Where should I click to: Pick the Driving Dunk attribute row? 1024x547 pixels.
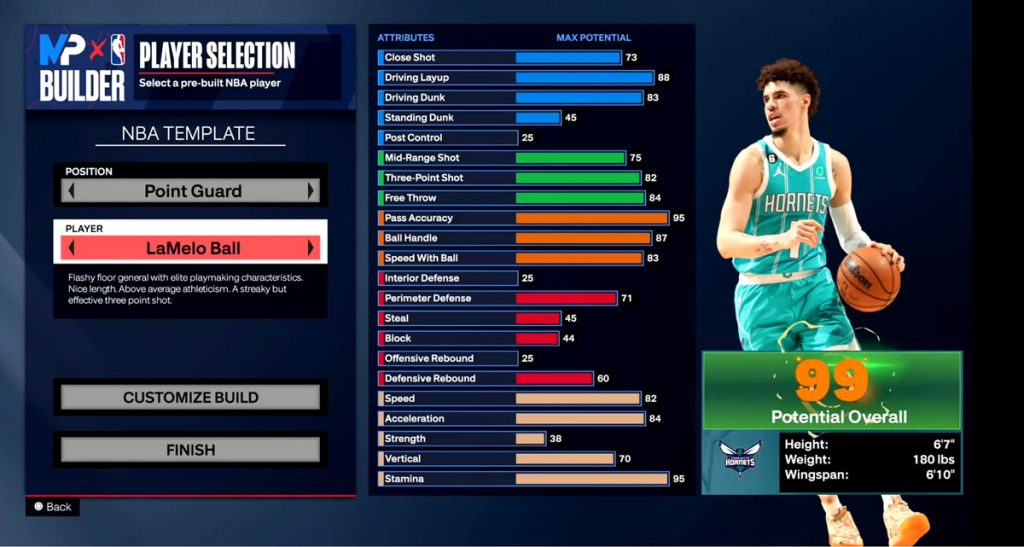522,98
